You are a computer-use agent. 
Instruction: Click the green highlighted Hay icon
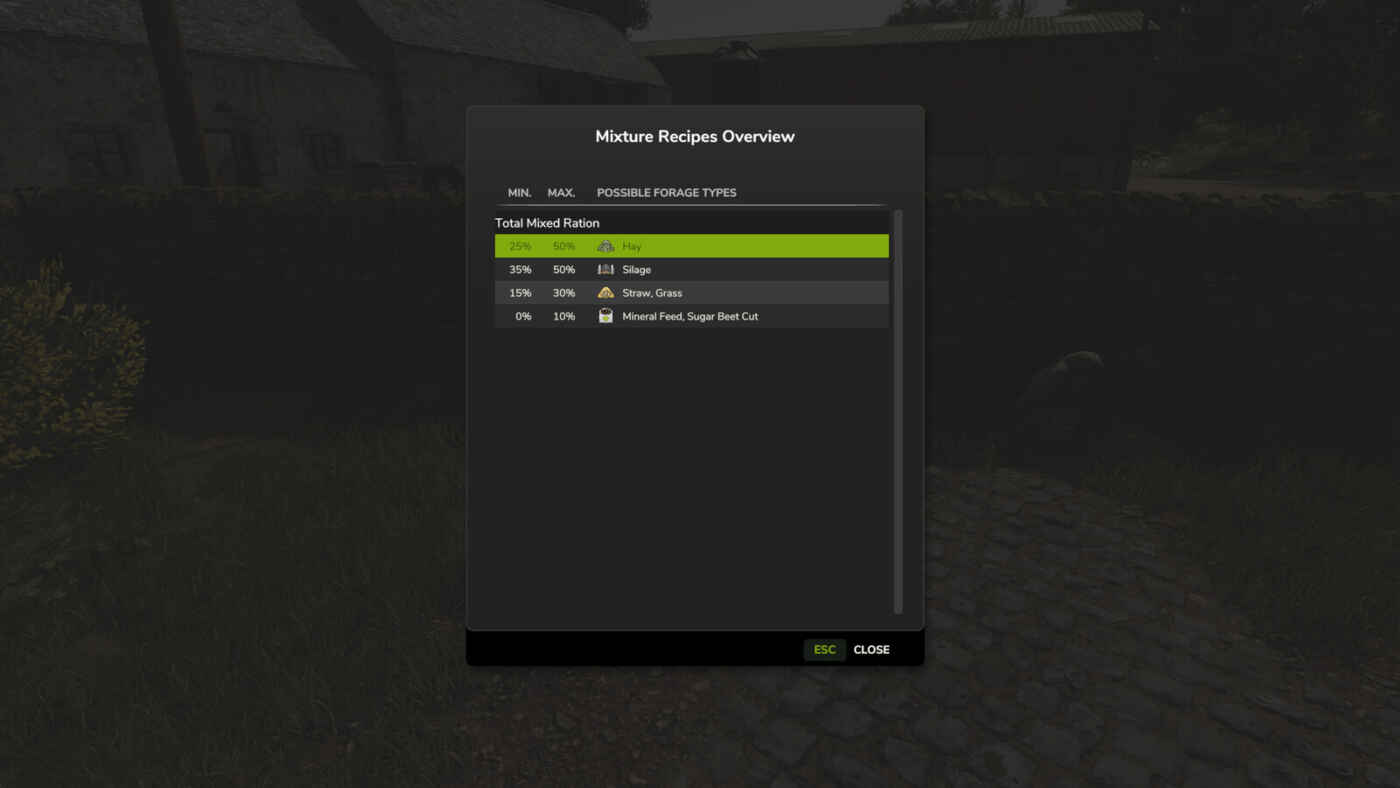(605, 245)
